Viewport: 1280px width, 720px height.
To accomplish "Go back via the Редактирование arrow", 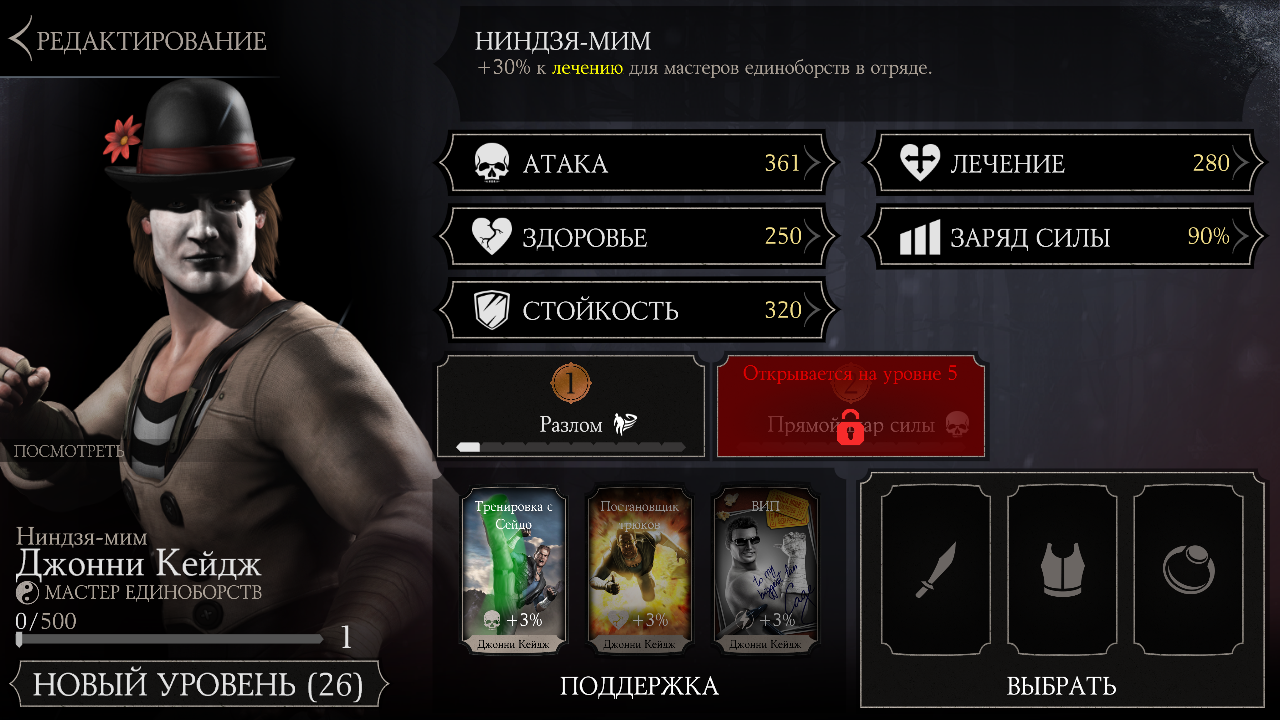I will click(x=140, y=40).
